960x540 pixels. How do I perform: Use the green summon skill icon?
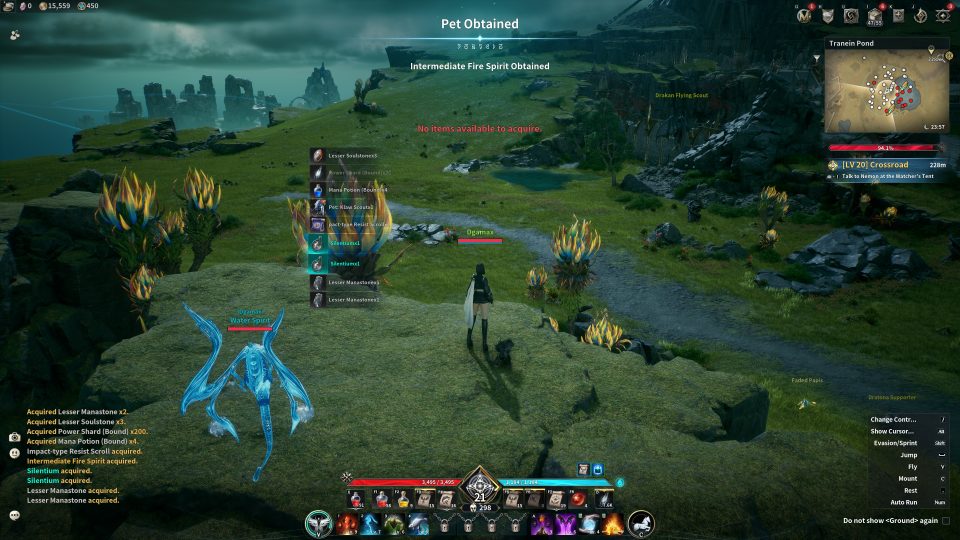tap(394, 523)
